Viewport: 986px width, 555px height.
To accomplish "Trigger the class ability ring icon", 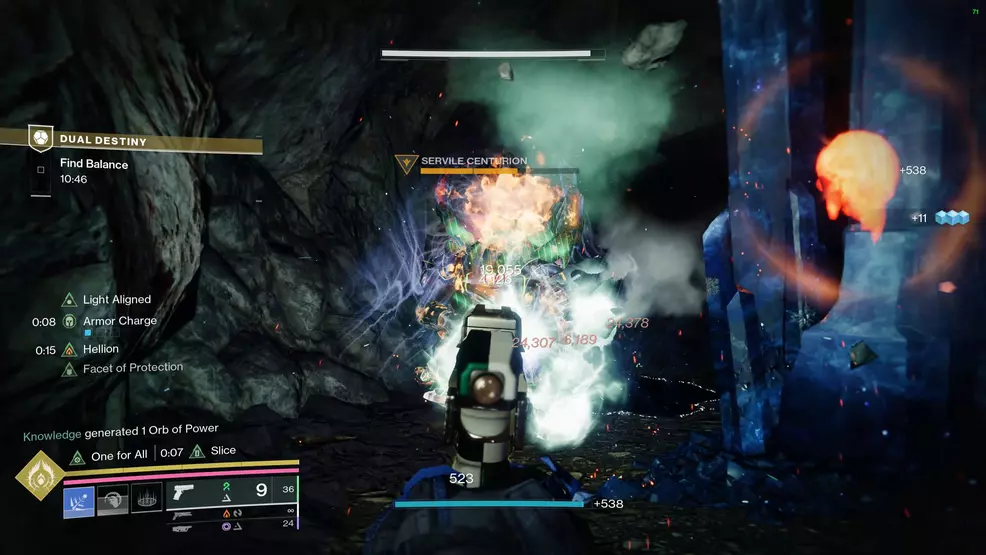I will (146, 498).
